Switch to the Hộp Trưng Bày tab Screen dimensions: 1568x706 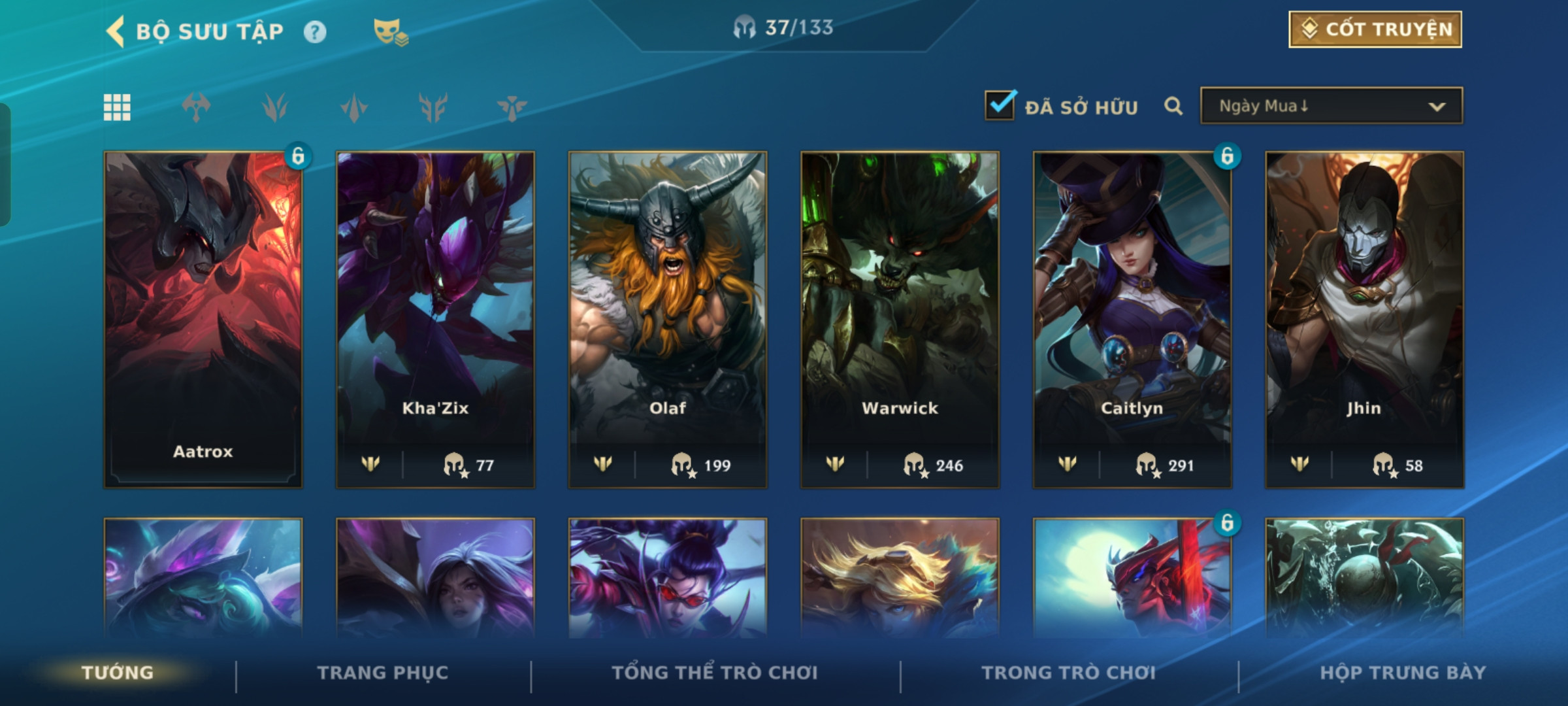tap(1403, 673)
